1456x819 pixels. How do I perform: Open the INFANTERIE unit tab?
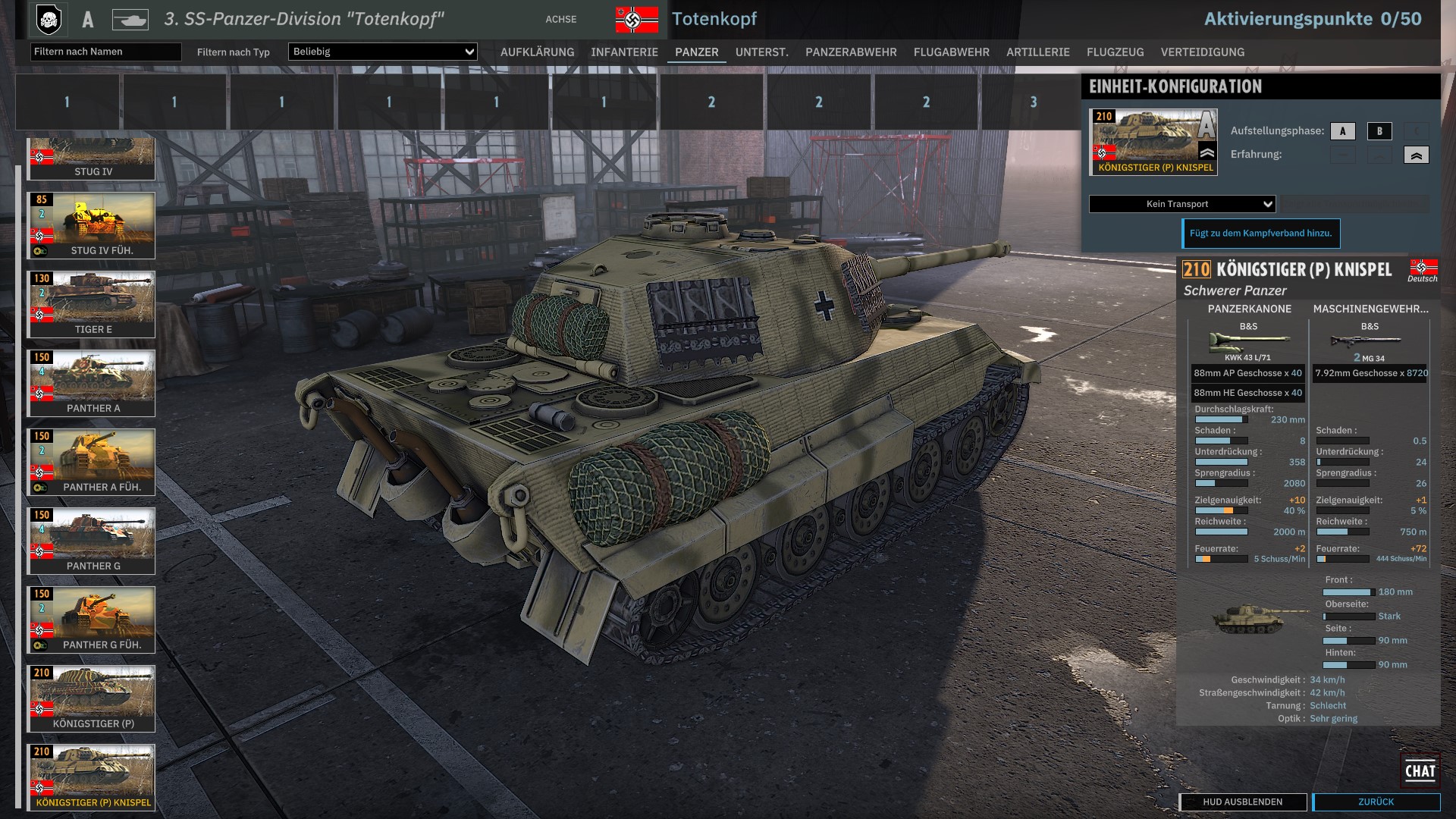[x=624, y=52]
